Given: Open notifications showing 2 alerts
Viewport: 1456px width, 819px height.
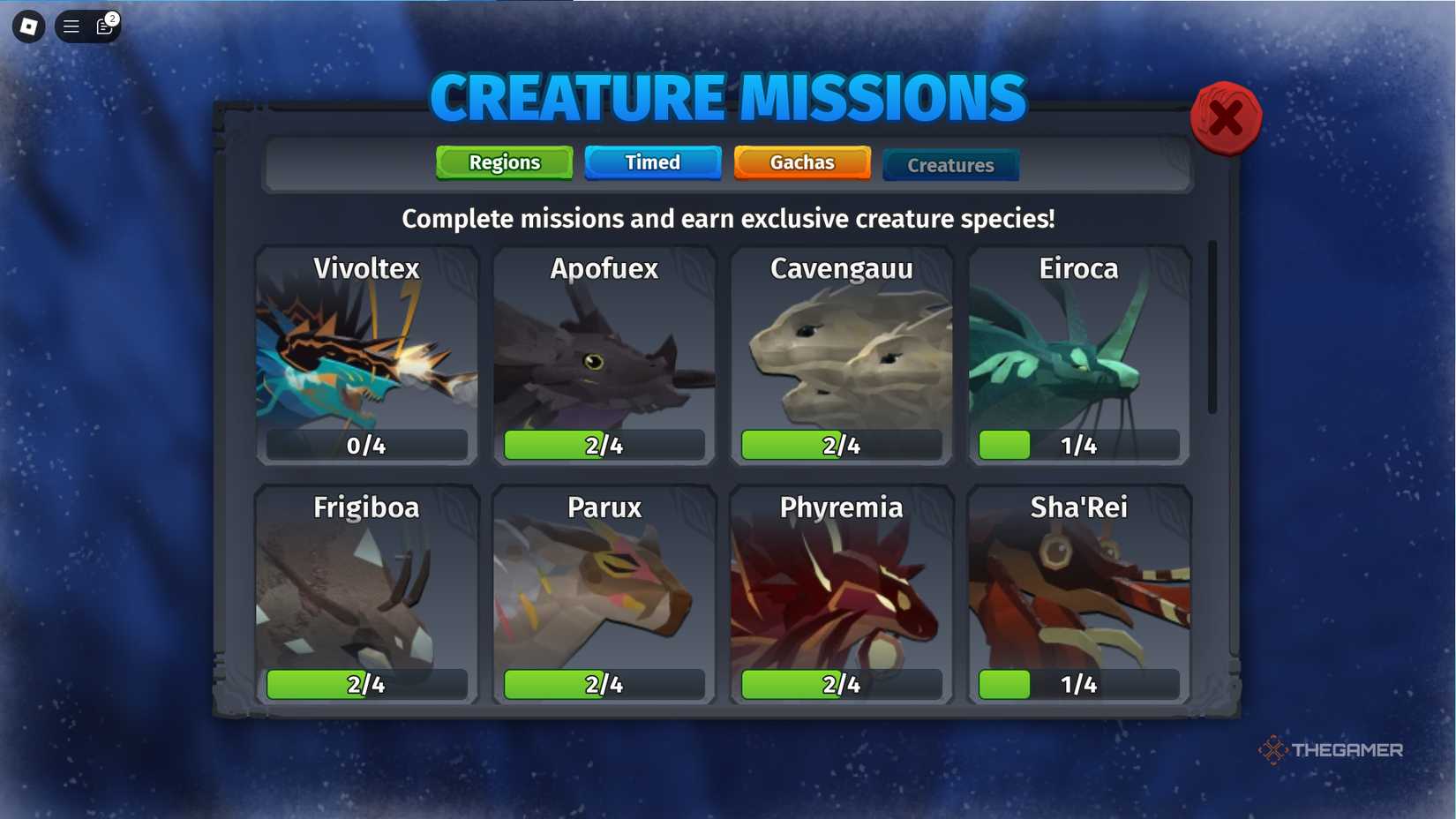Looking at the screenshot, I should point(103,26).
